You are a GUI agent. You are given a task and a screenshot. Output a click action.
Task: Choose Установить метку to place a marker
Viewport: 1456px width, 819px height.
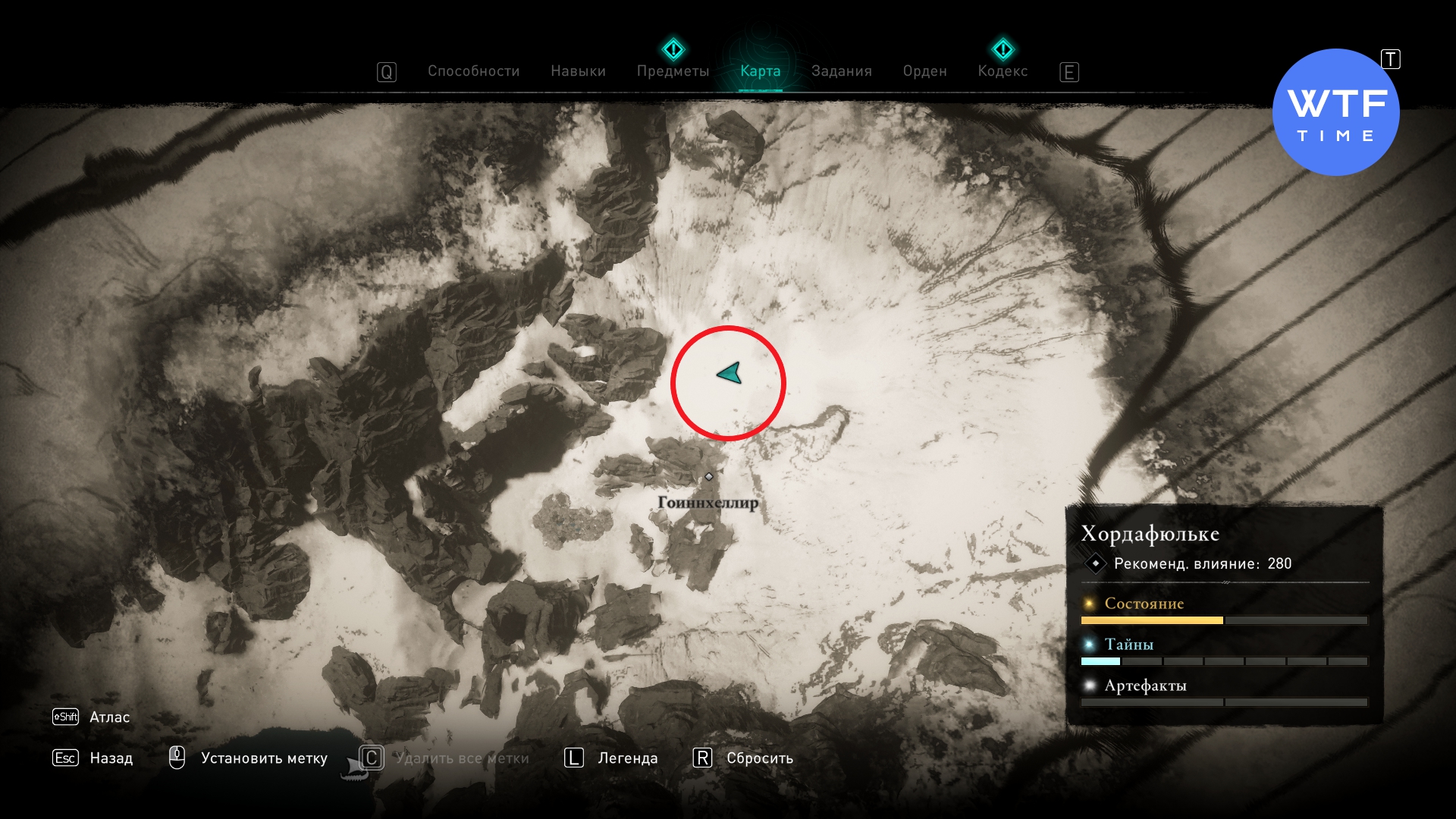pos(263,758)
